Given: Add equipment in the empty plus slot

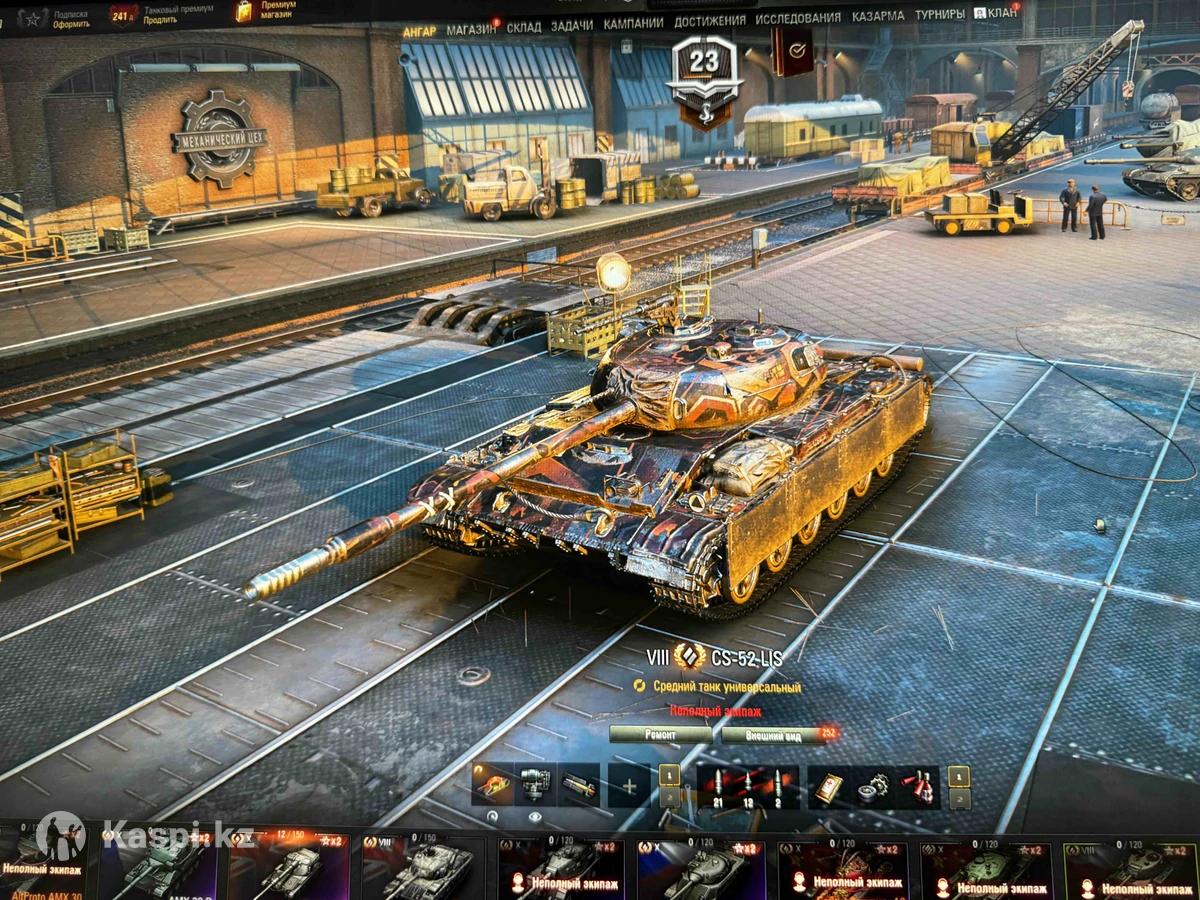Looking at the screenshot, I should pos(628,786).
